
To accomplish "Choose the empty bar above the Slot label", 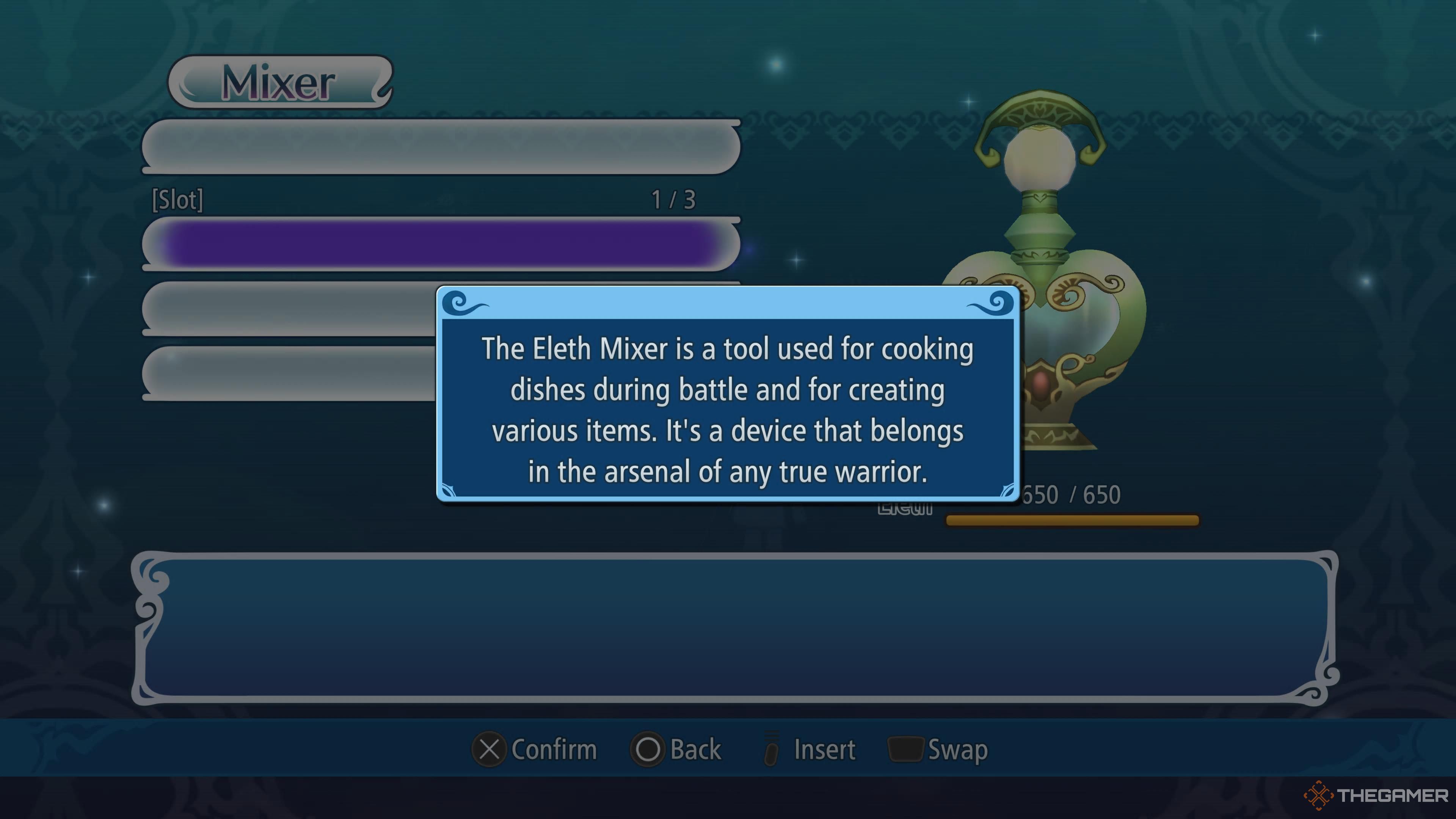I will (440, 146).
